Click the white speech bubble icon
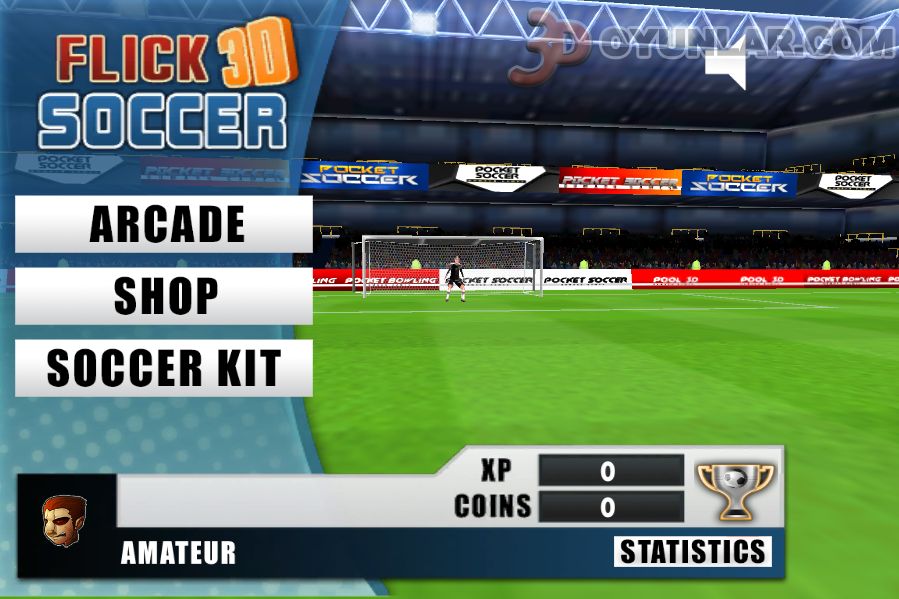The image size is (899, 599). pyautogui.click(x=727, y=67)
